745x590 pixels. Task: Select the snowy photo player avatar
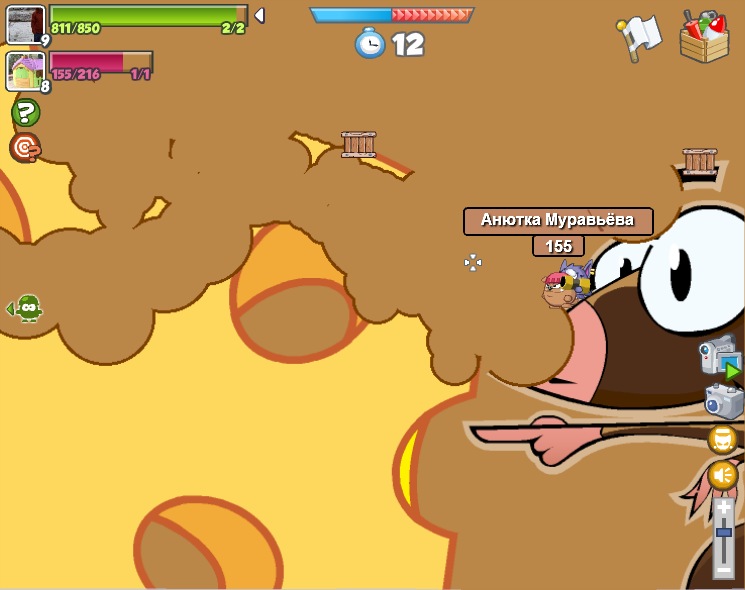(x=24, y=23)
